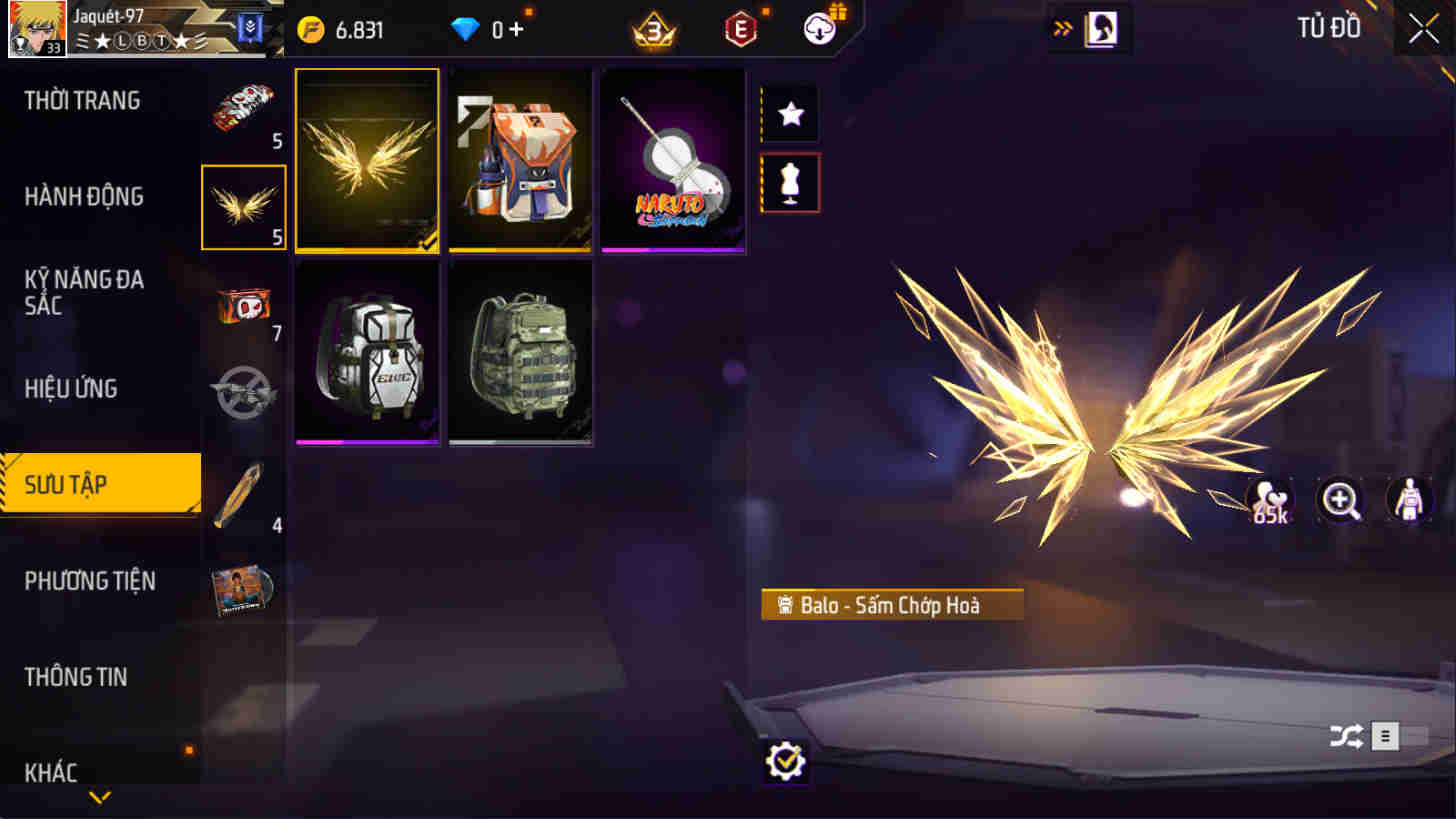Open the female character card icon at top
This screenshot has height=819, width=1456.
coord(1101,29)
